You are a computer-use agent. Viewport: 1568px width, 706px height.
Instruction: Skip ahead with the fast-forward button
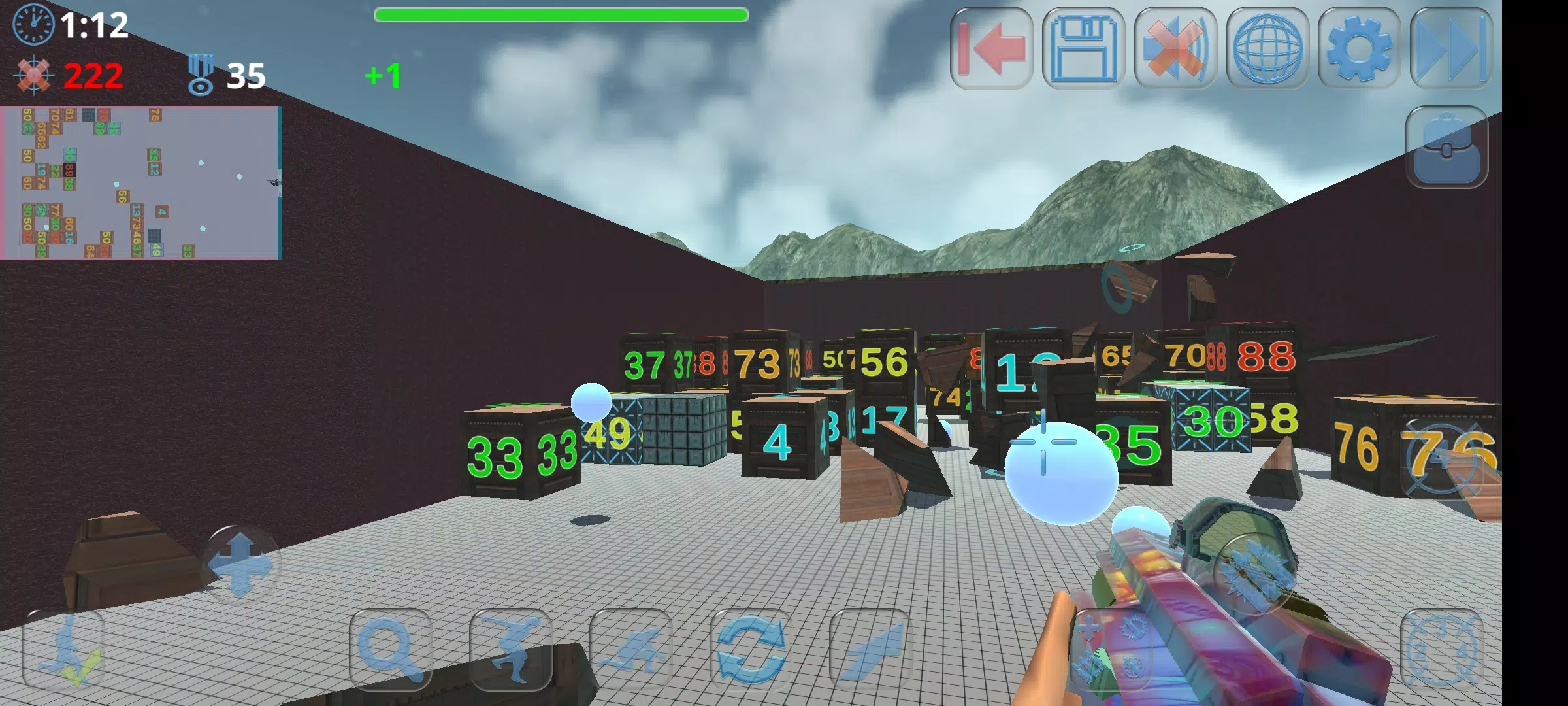click(1451, 49)
